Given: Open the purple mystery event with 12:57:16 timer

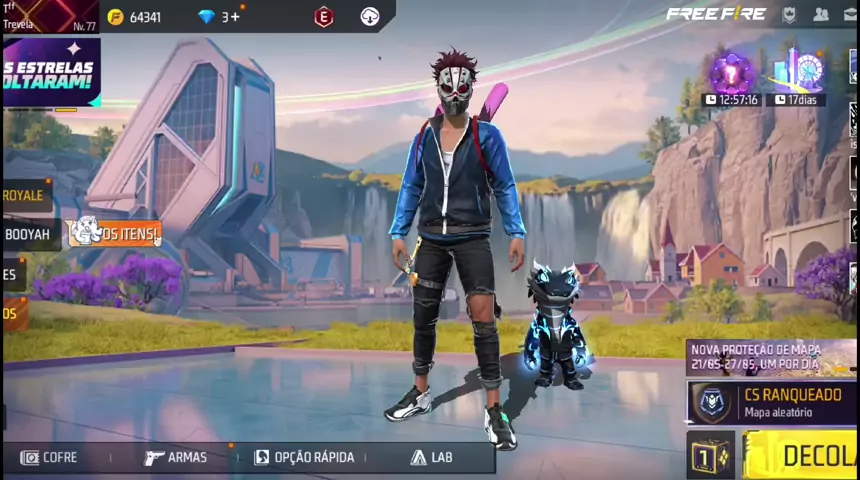Looking at the screenshot, I should click(732, 75).
